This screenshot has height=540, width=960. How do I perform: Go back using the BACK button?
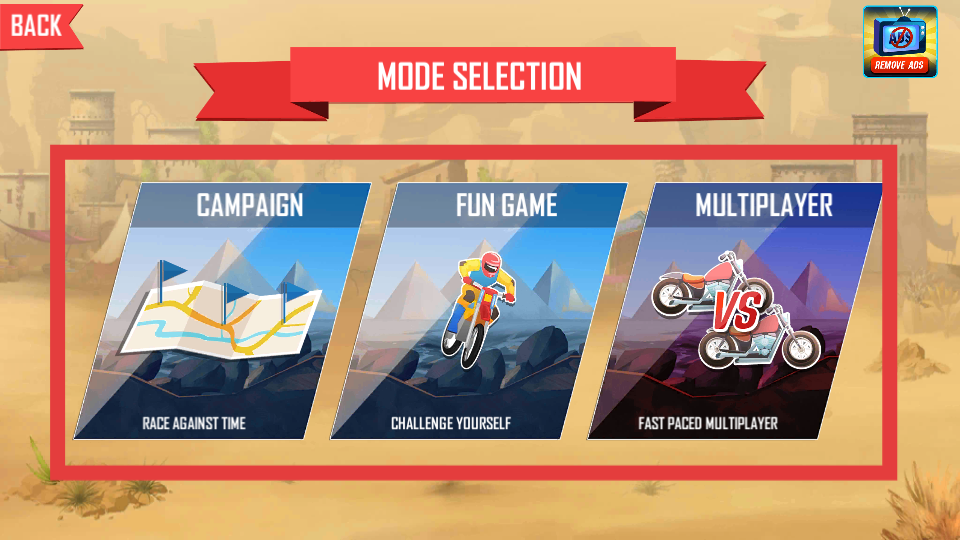point(36,25)
